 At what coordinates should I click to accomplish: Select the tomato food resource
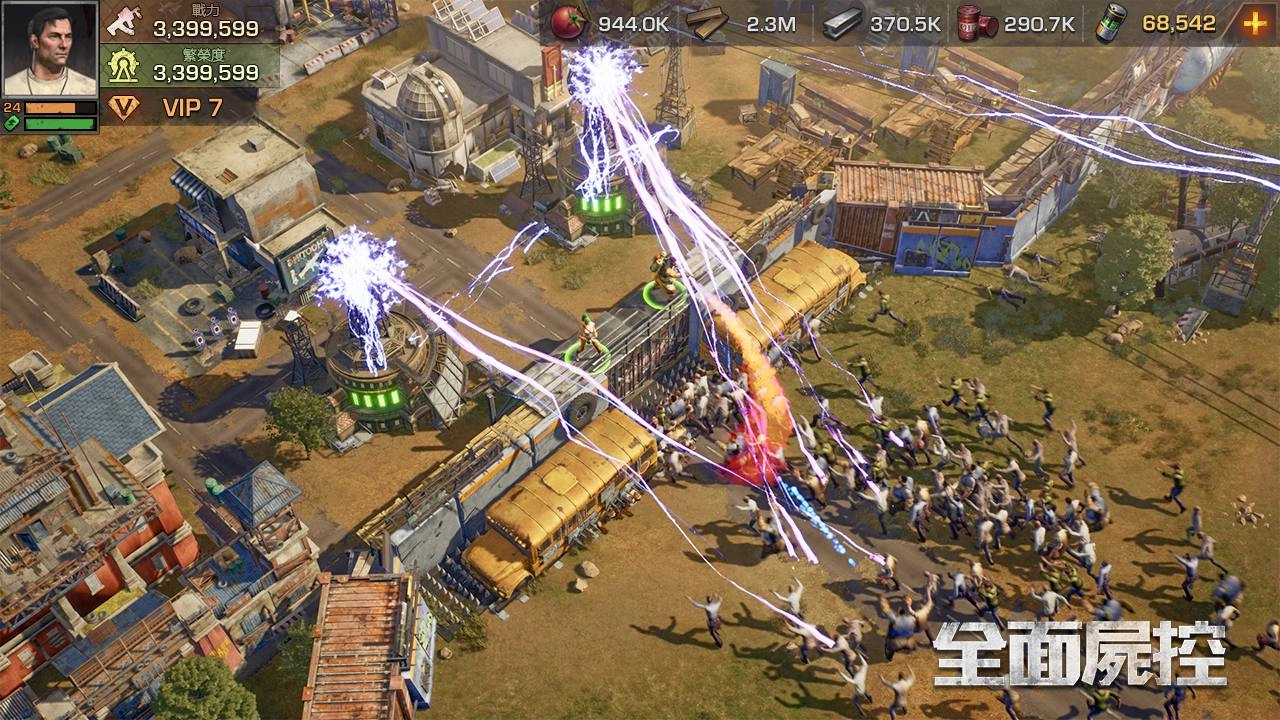pyautogui.click(x=567, y=23)
